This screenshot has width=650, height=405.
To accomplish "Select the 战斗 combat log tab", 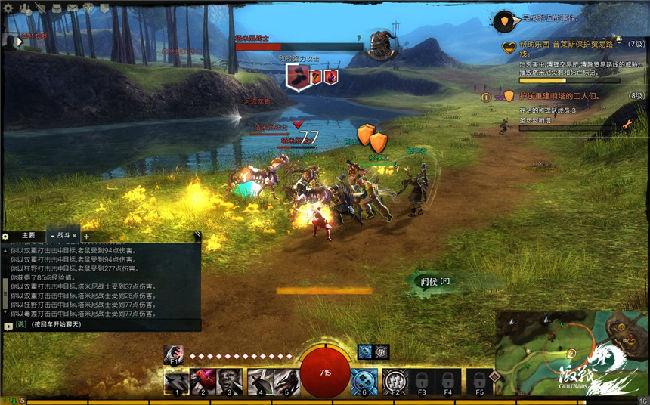I will coord(61,235).
